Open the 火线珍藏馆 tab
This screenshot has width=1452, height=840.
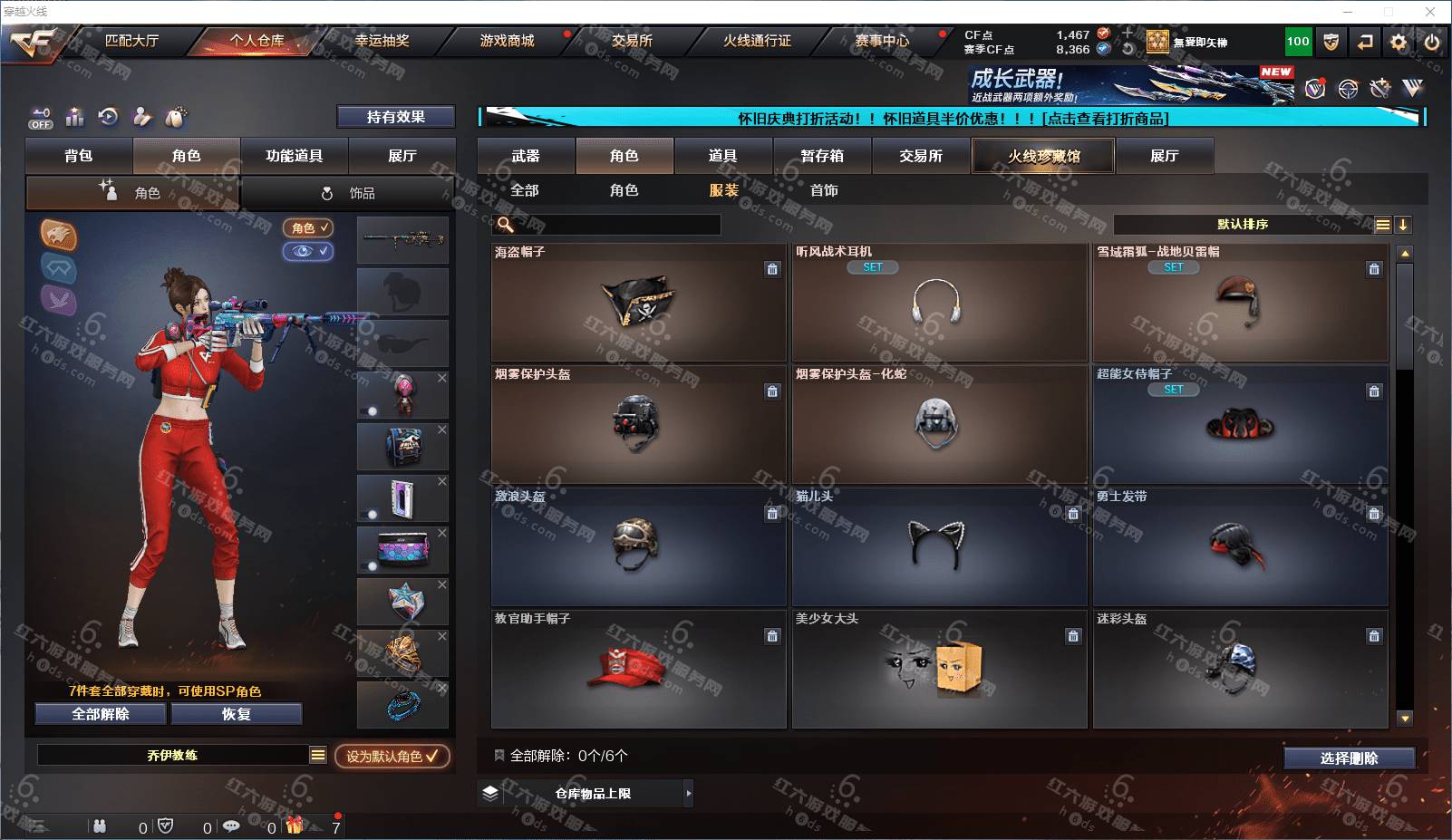(x=1043, y=156)
